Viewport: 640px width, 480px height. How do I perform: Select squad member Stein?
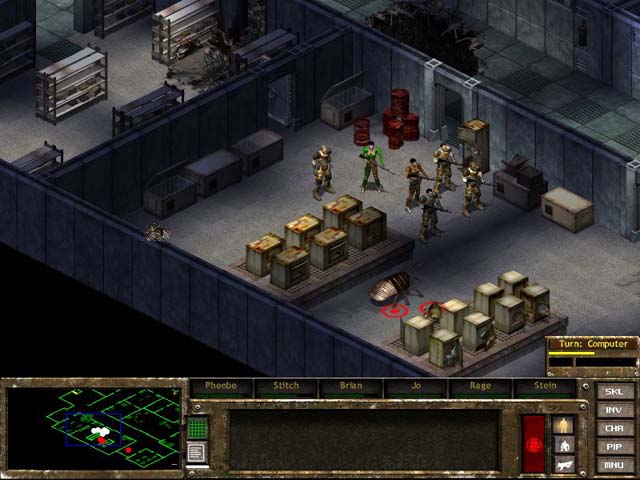(x=545, y=386)
